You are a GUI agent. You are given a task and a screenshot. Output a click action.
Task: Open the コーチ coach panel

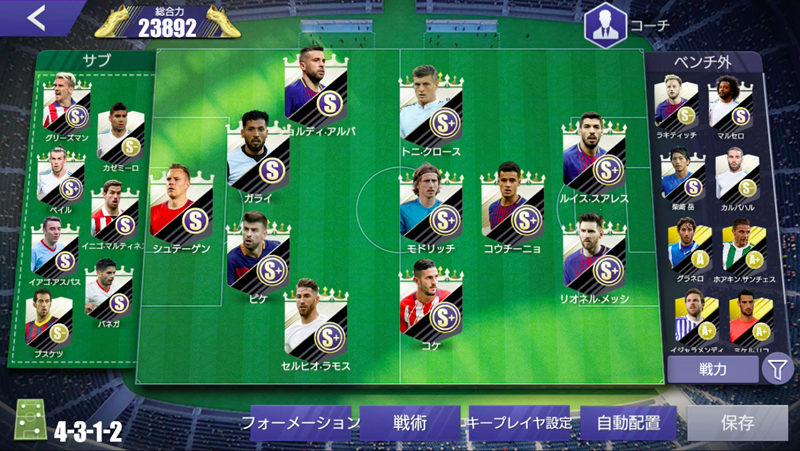tap(605, 24)
